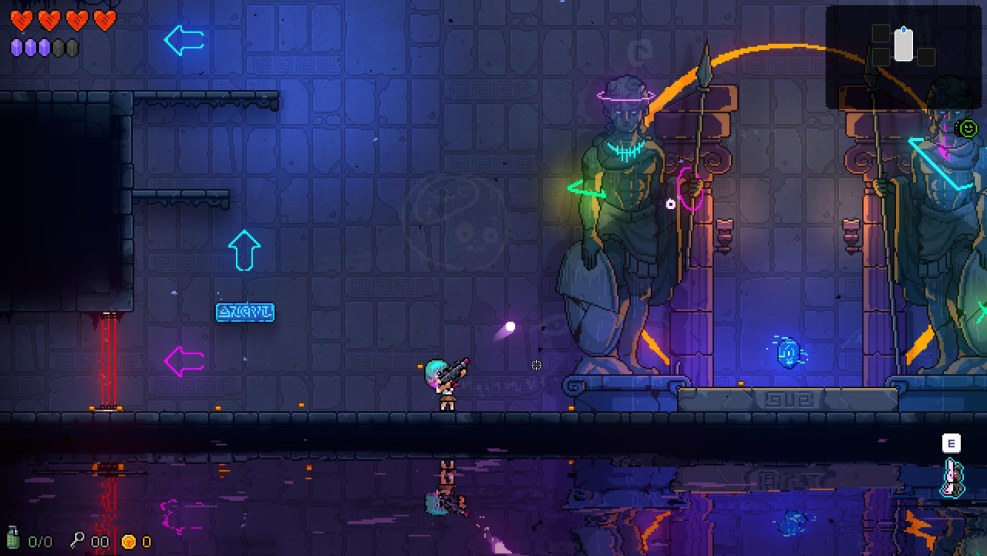Select the highlighted current room on minimap
Viewport: 987px width, 556px height.
(903, 45)
